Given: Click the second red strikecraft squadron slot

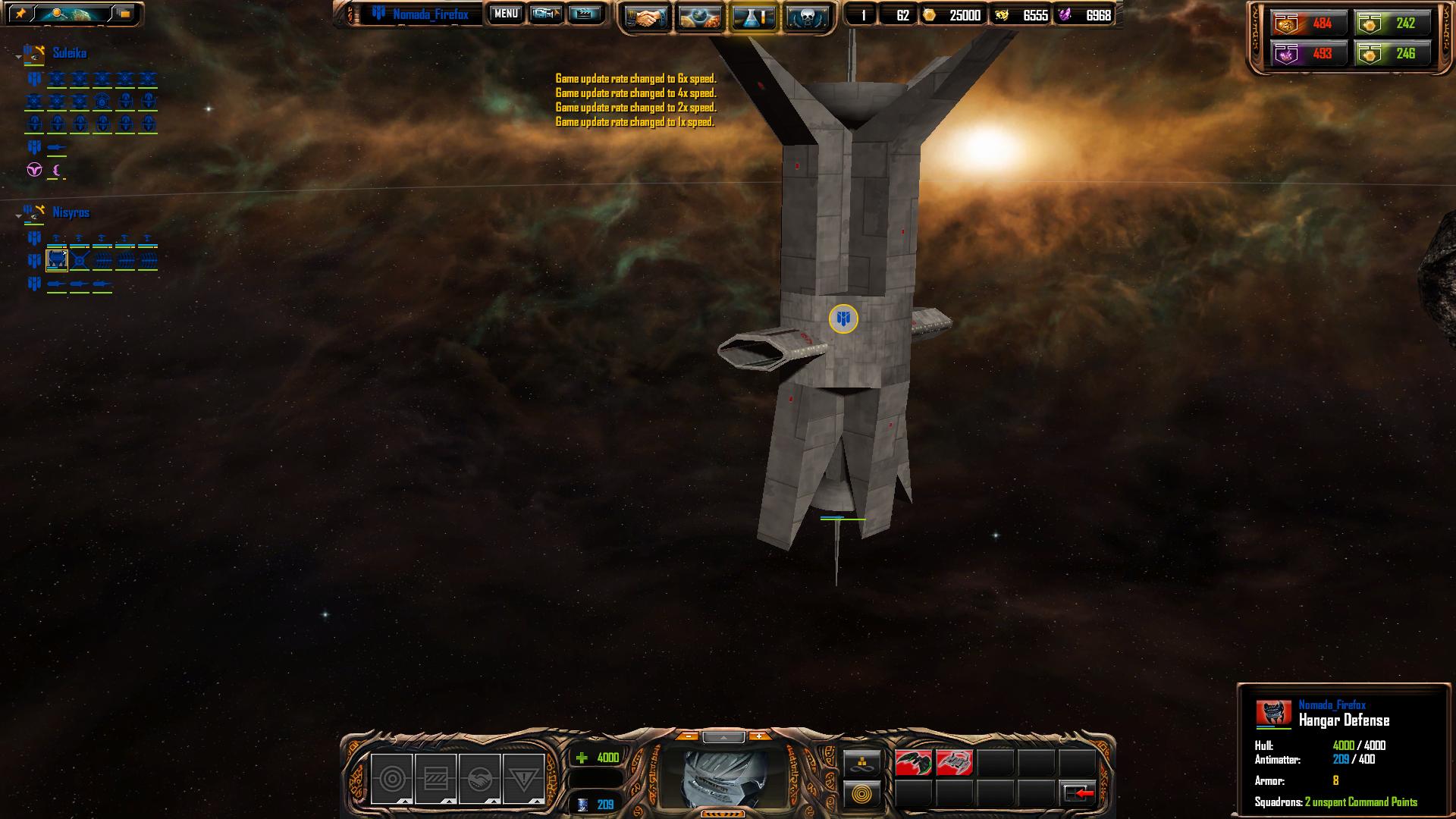Looking at the screenshot, I should (954, 763).
